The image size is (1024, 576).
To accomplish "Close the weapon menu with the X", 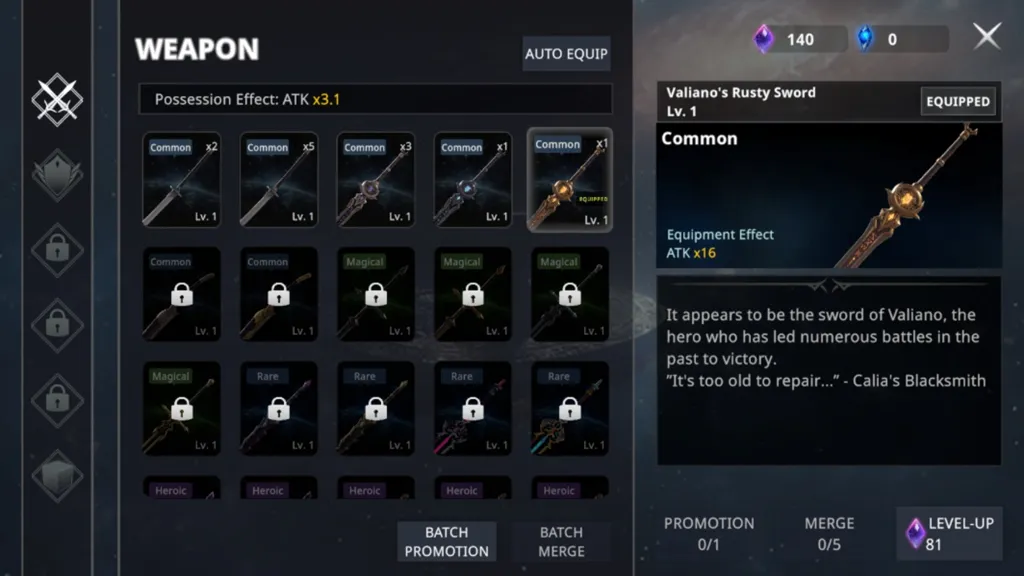I will point(986,37).
